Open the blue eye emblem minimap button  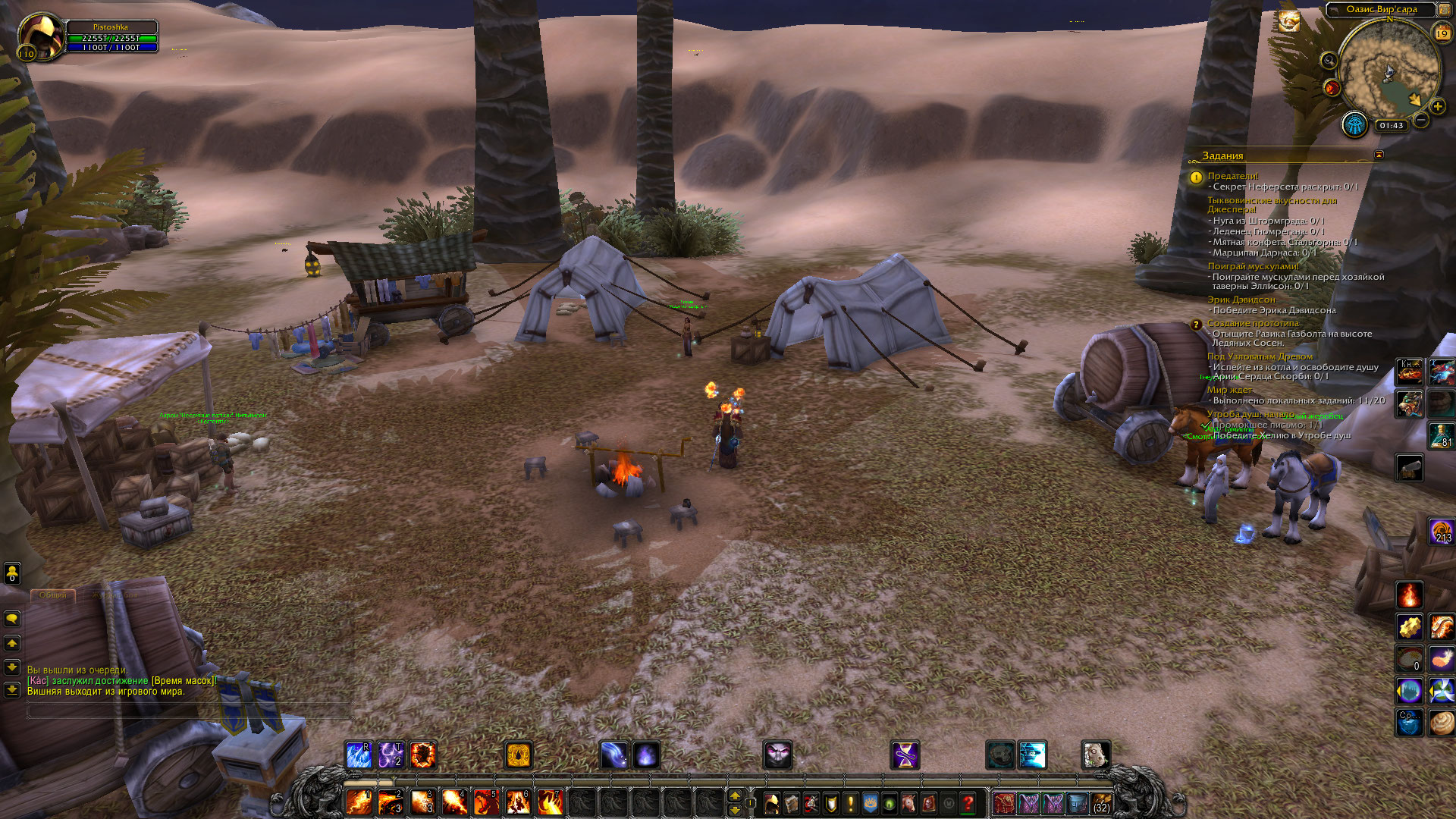[x=1354, y=124]
